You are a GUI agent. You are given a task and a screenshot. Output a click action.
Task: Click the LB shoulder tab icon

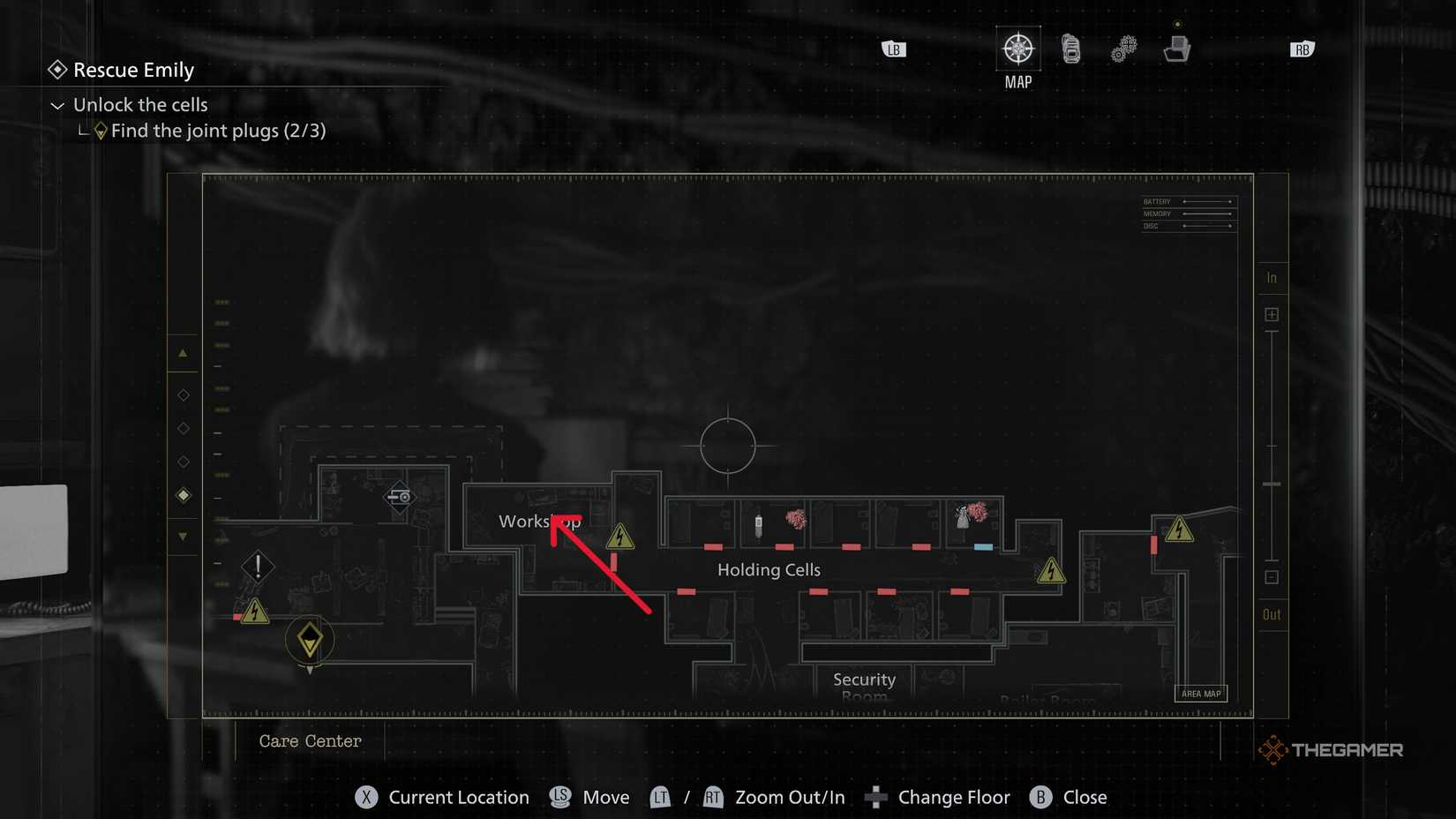pyautogui.click(x=892, y=49)
